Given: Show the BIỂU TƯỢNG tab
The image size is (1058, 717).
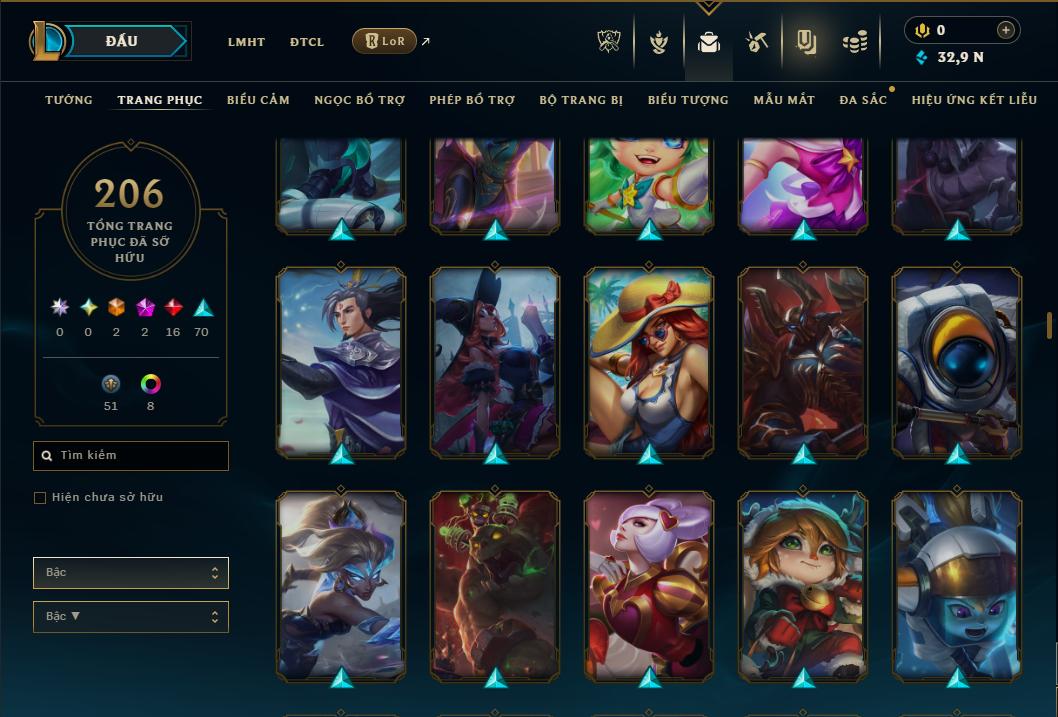Looking at the screenshot, I should [x=688, y=100].
